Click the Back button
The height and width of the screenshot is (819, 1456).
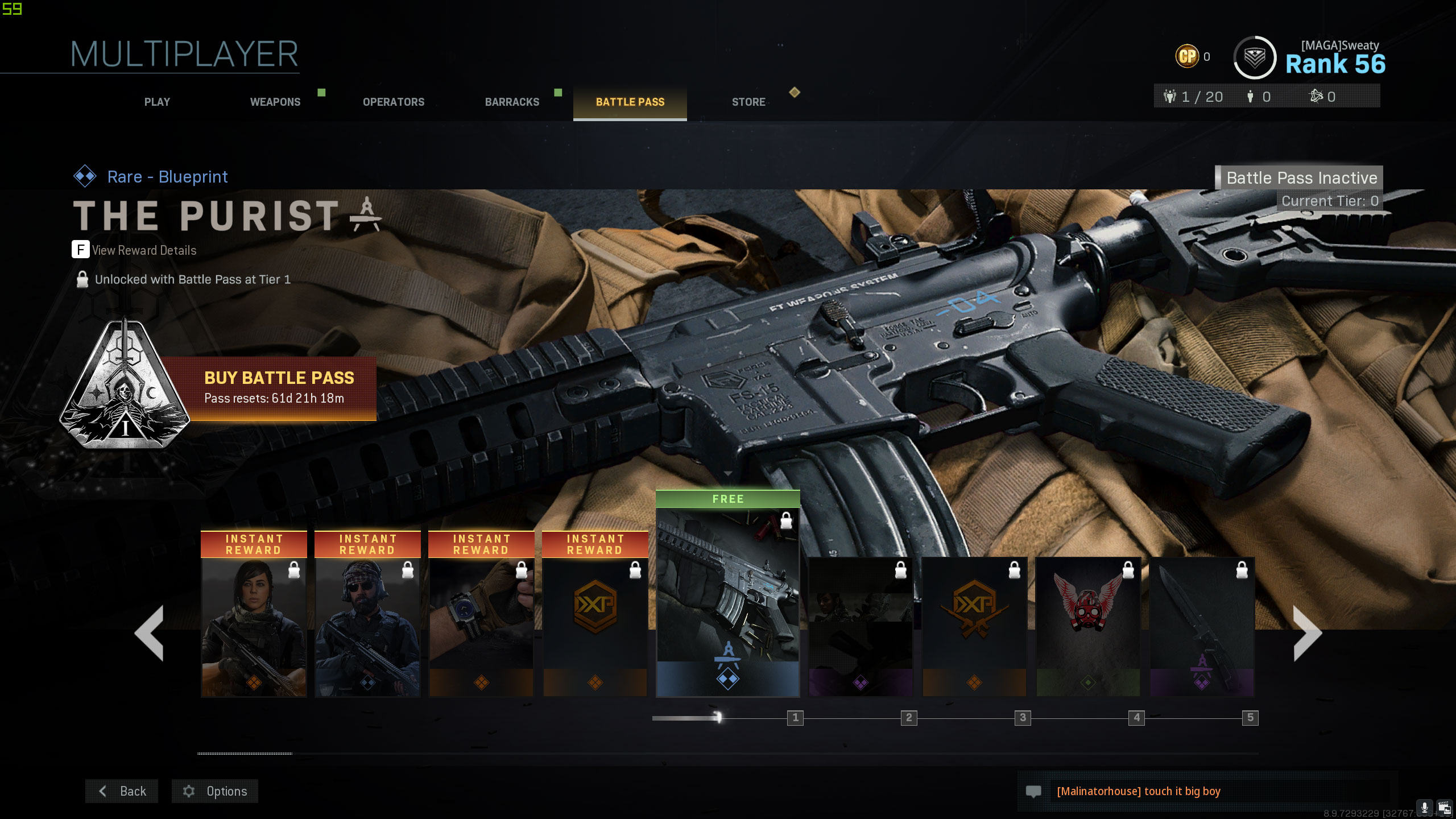[x=121, y=791]
